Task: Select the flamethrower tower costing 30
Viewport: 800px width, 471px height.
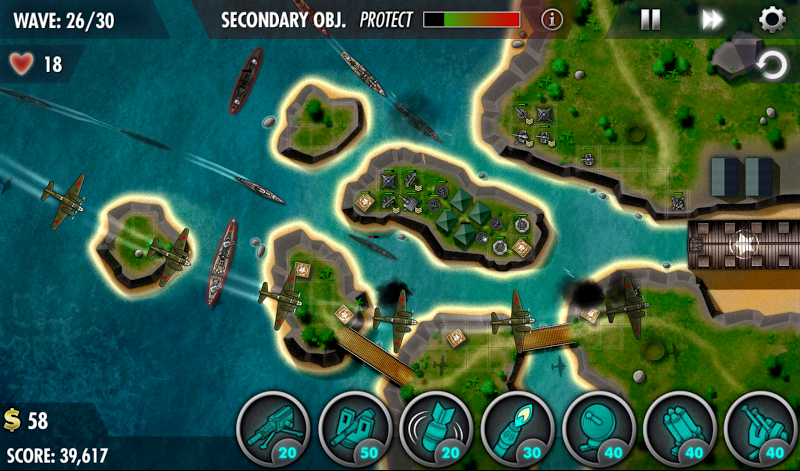Action: (516, 430)
